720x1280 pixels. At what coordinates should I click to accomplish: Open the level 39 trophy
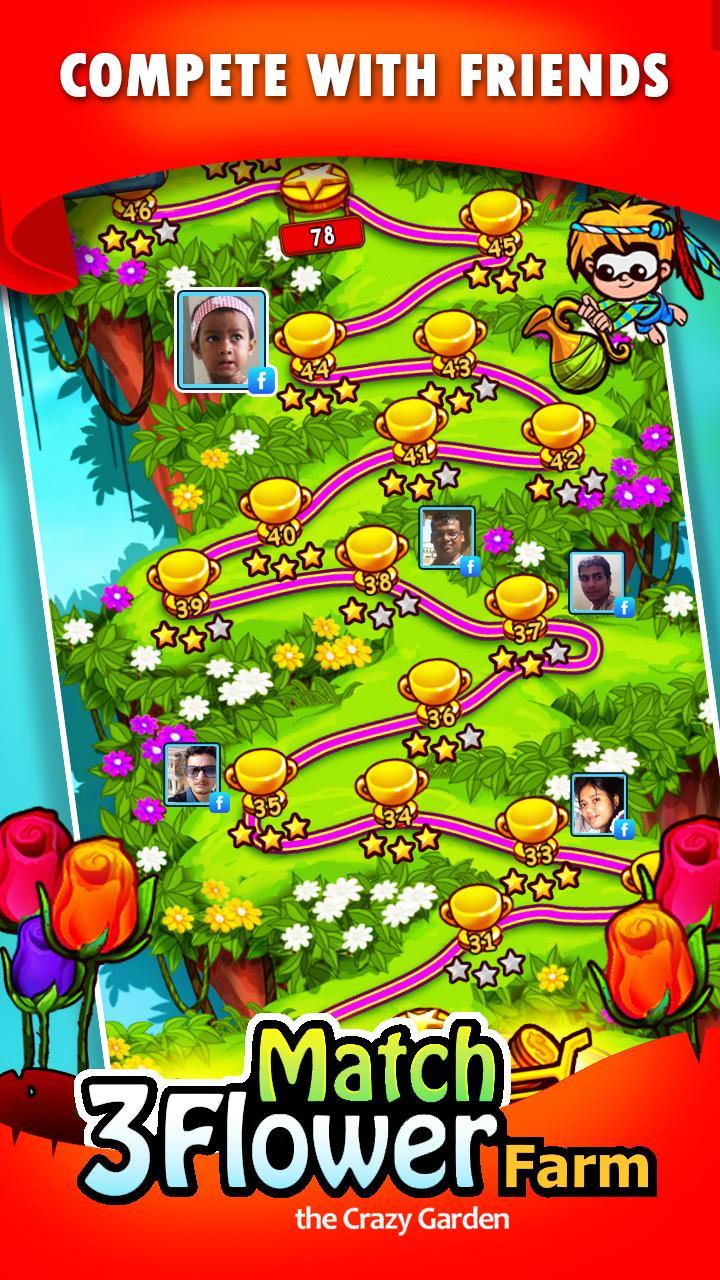186,580
